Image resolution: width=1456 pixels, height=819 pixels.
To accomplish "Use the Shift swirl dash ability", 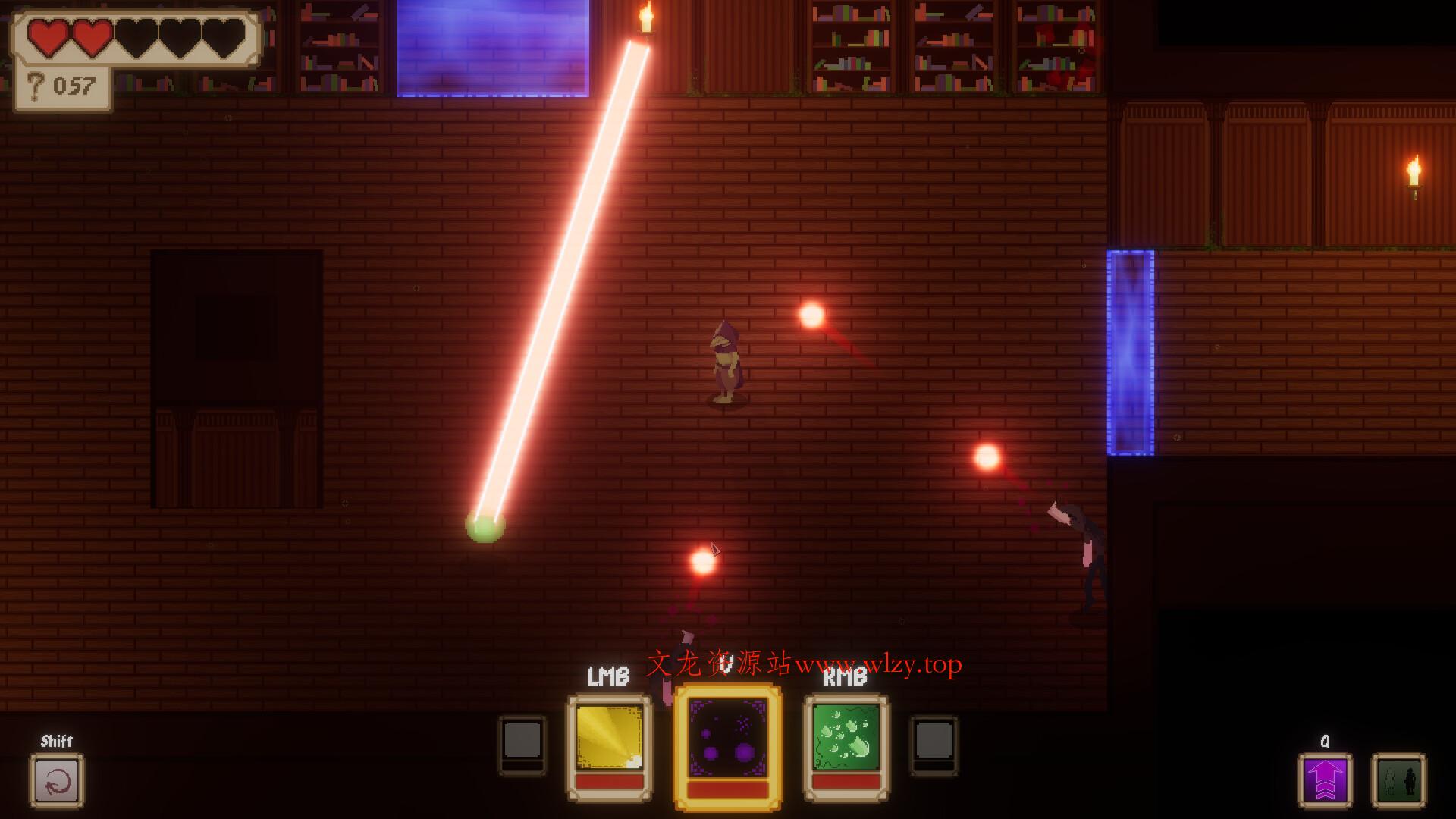I will click(x=57, y=780).
